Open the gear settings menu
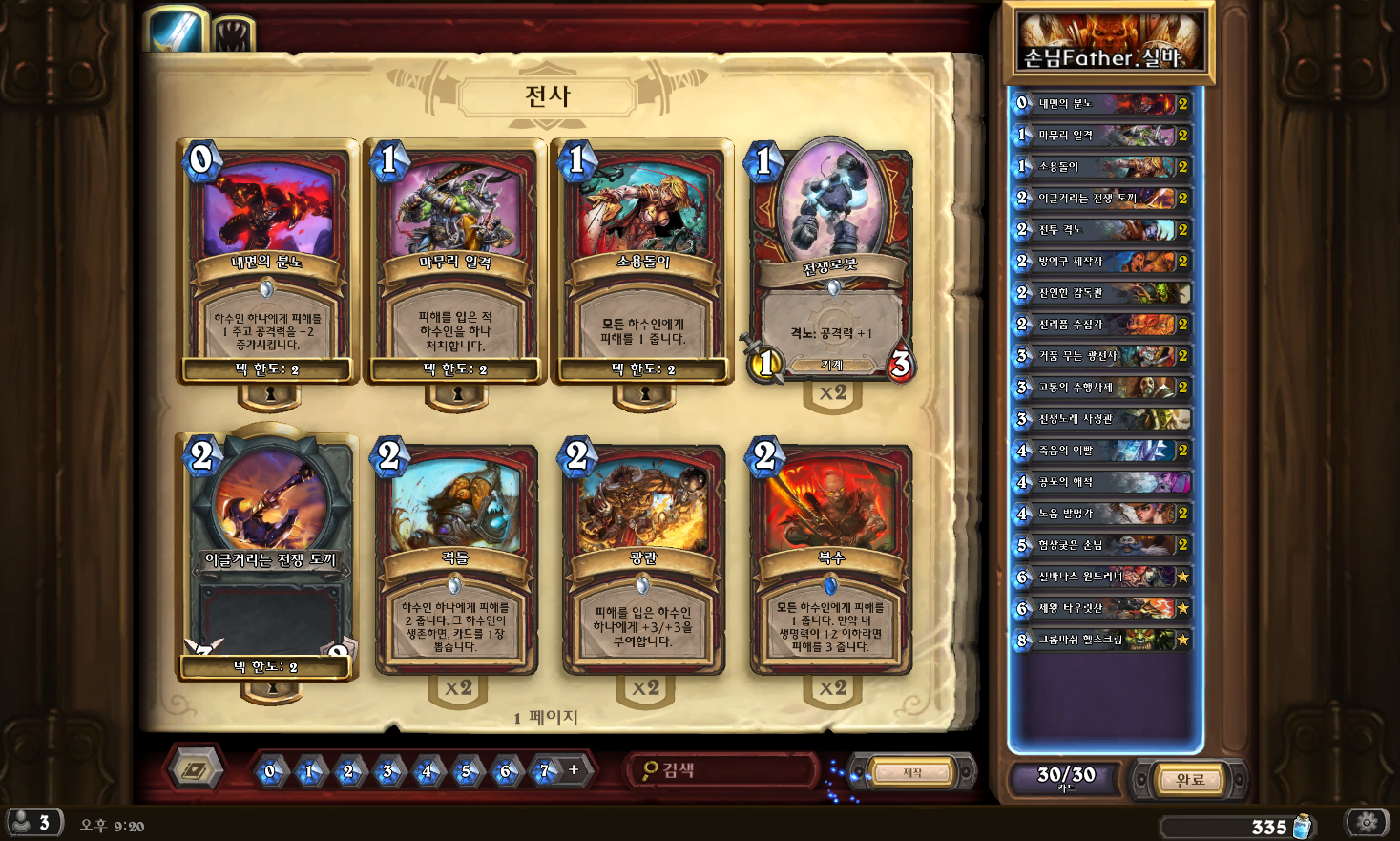The image size is (1400, 841). point(1368,822)
